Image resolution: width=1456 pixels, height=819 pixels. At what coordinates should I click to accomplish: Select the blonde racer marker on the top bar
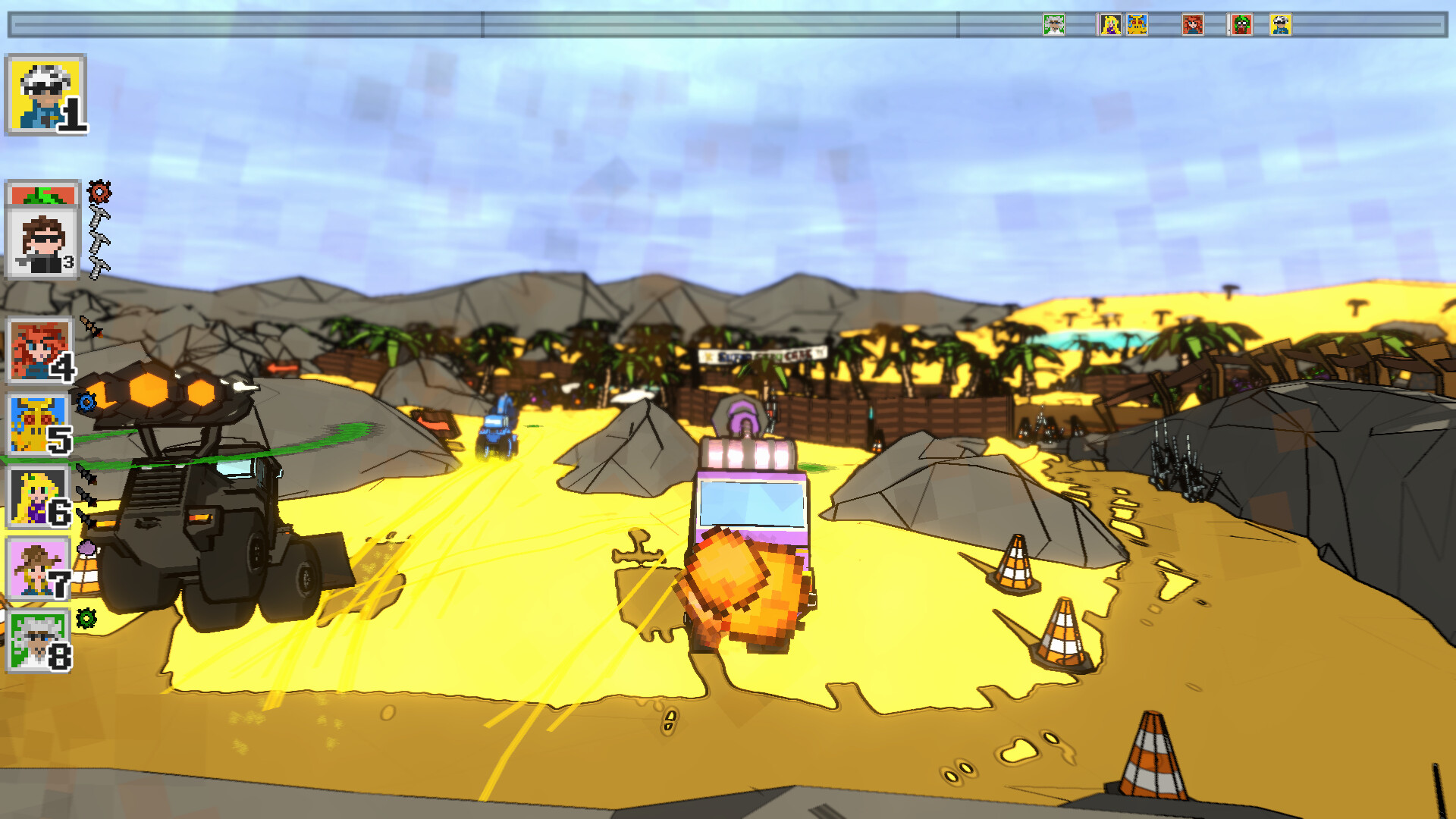pyautogui.click(x=1110, y=24)
